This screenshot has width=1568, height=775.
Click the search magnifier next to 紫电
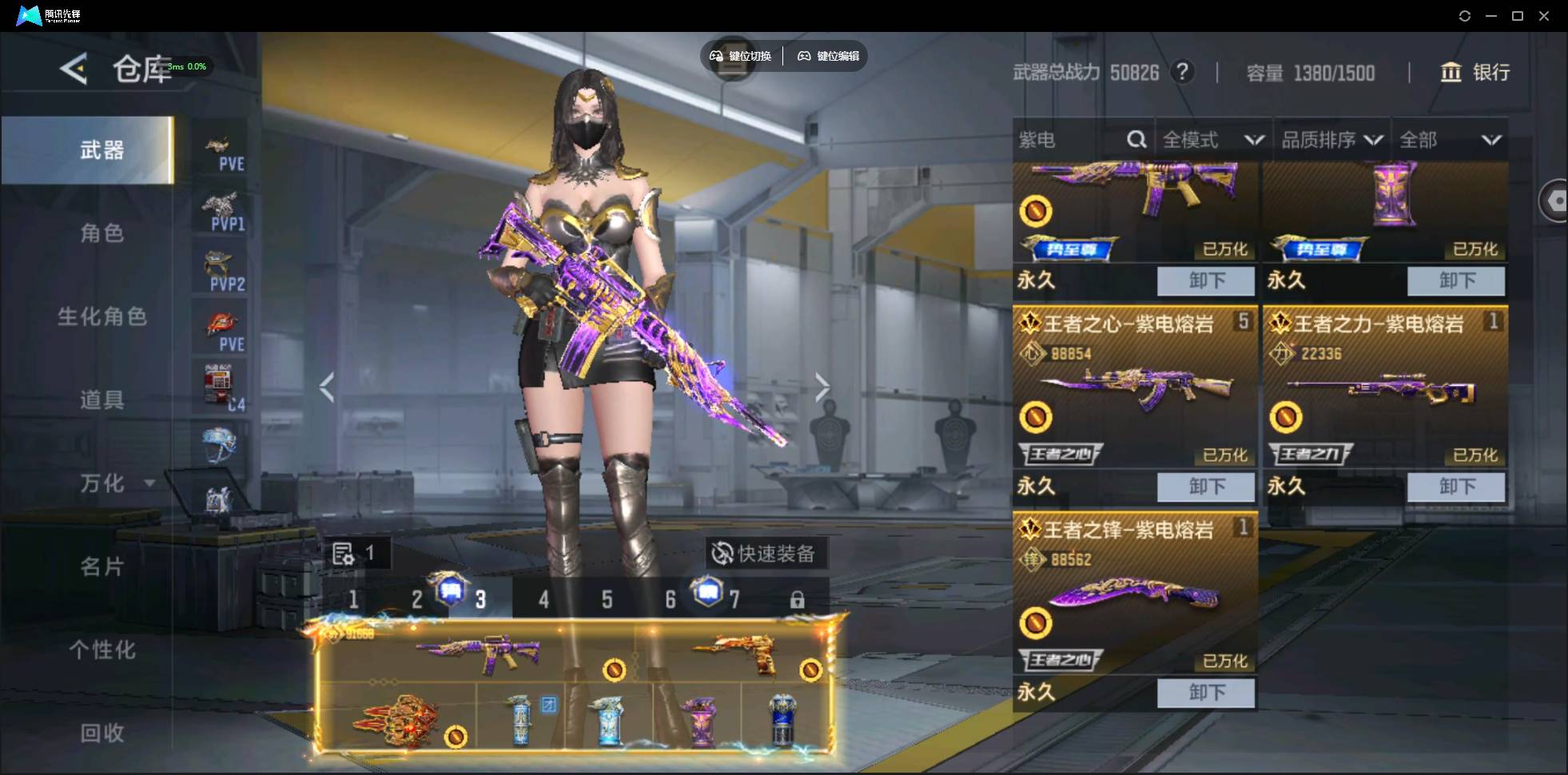pyautogui.click(x=1136, y=141)
